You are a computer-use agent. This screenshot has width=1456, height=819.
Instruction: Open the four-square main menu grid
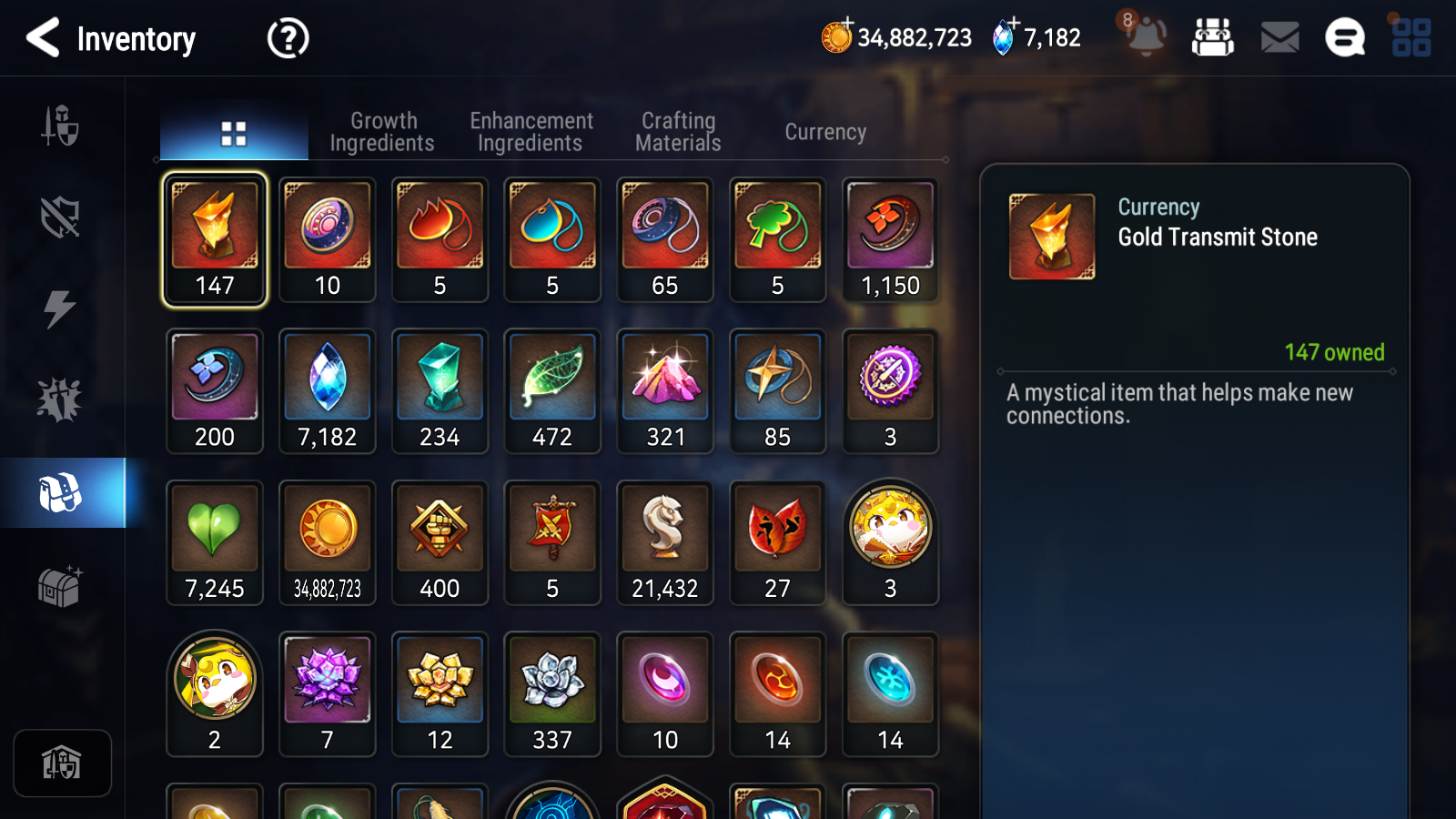click(x=1411, y=38)
